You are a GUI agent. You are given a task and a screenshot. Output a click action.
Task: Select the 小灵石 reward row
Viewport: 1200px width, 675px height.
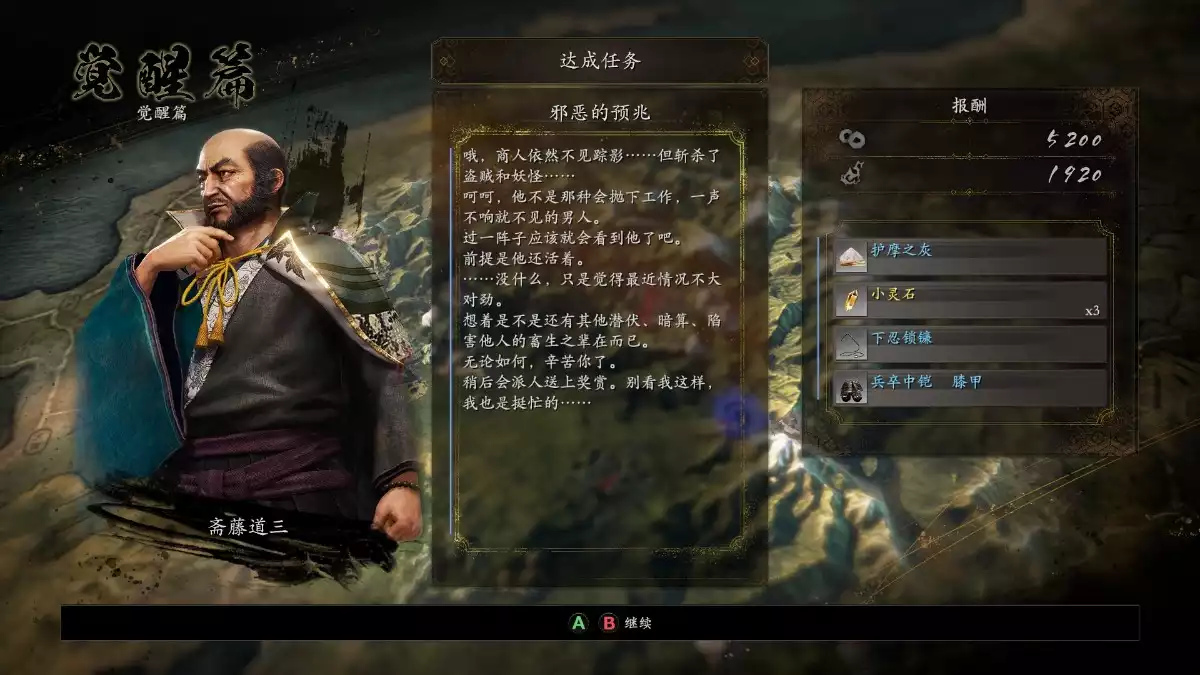click(x=970, y=300)
